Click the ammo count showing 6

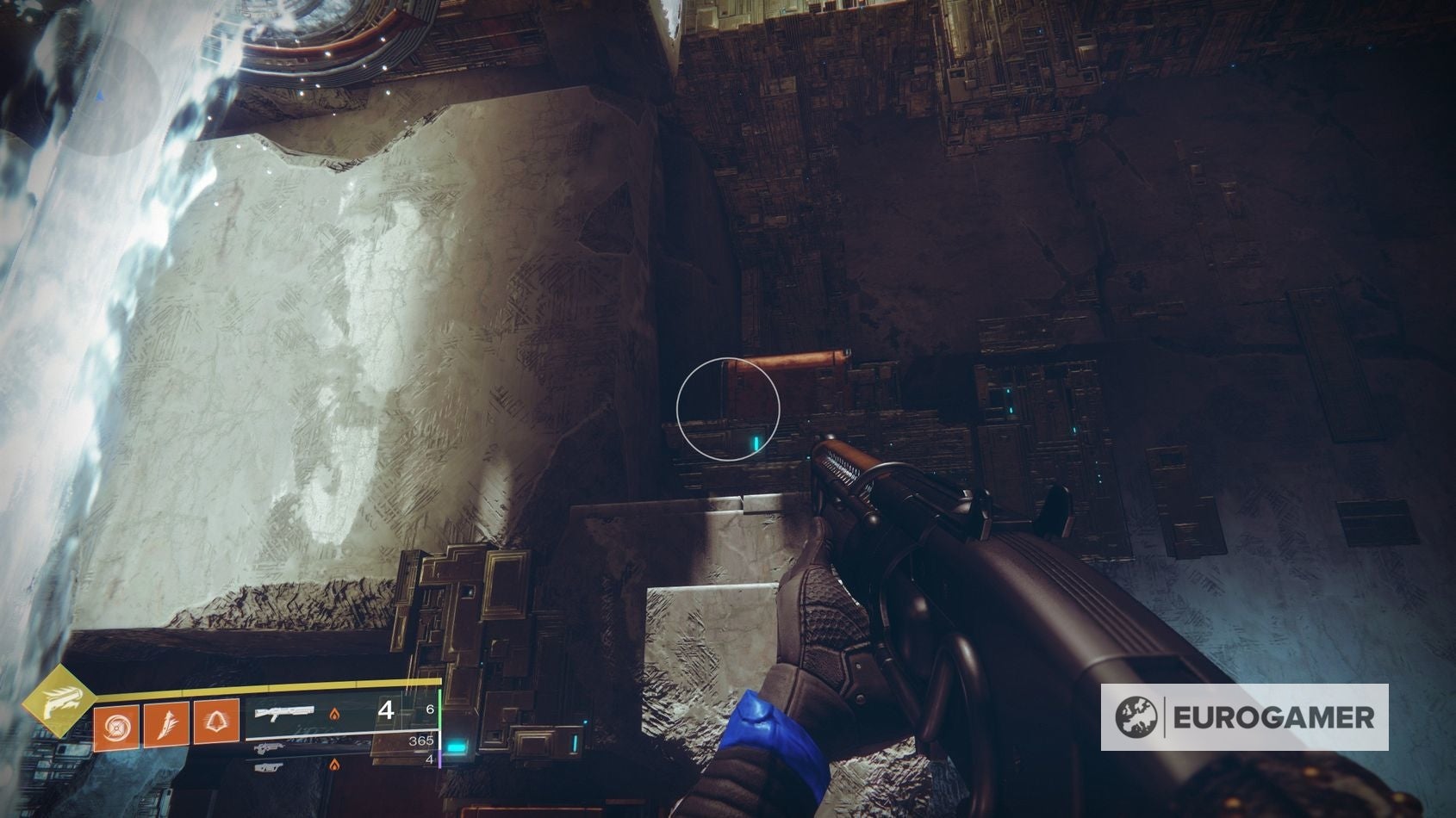pos(430,709)
